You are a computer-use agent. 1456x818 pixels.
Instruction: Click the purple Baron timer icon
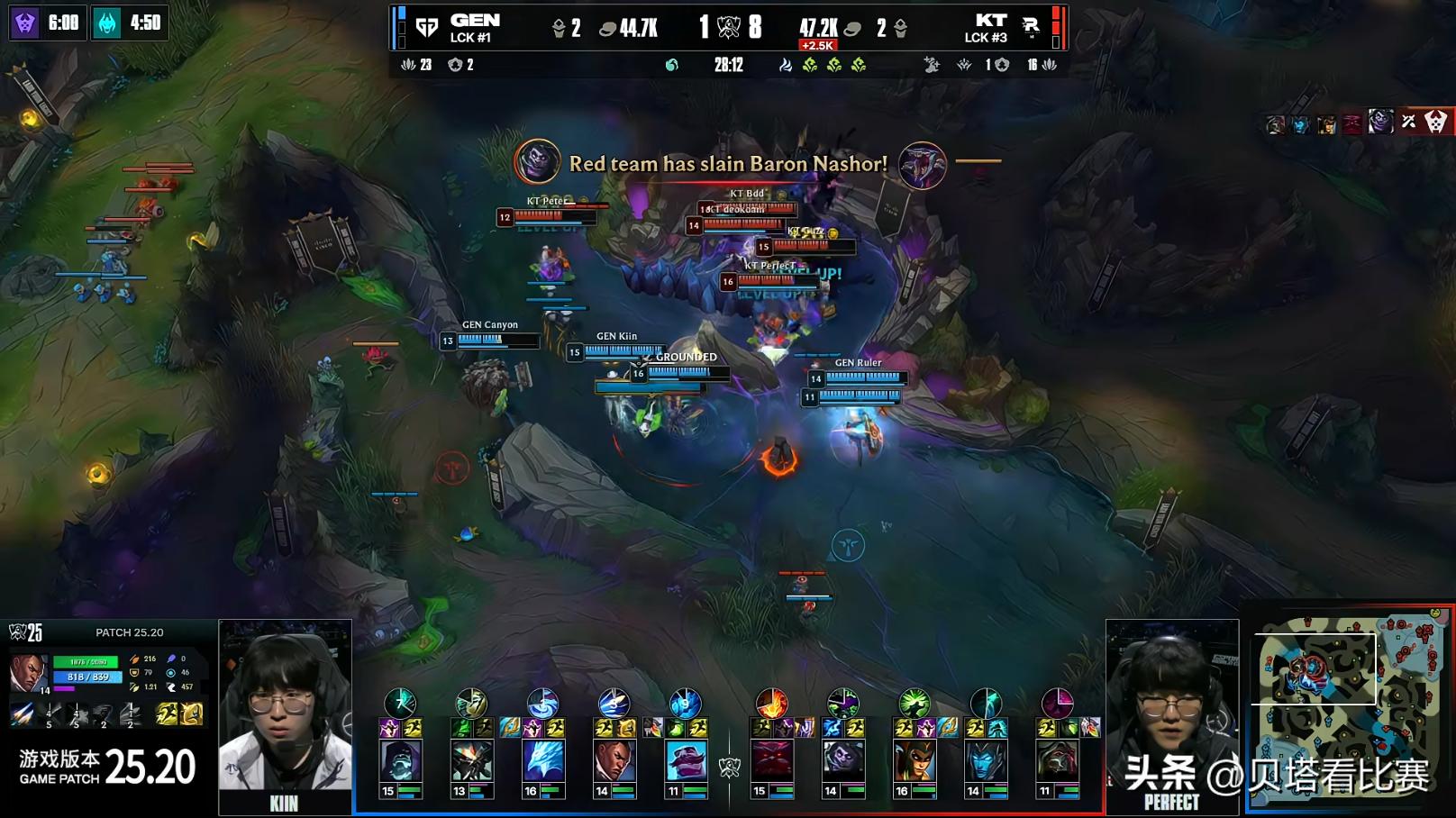[24, 23]
